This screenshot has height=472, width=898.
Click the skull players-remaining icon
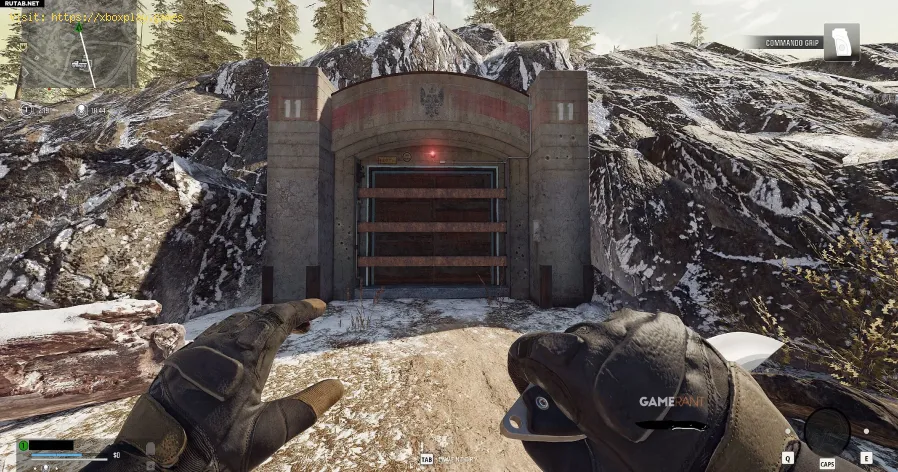pos(79,110)
